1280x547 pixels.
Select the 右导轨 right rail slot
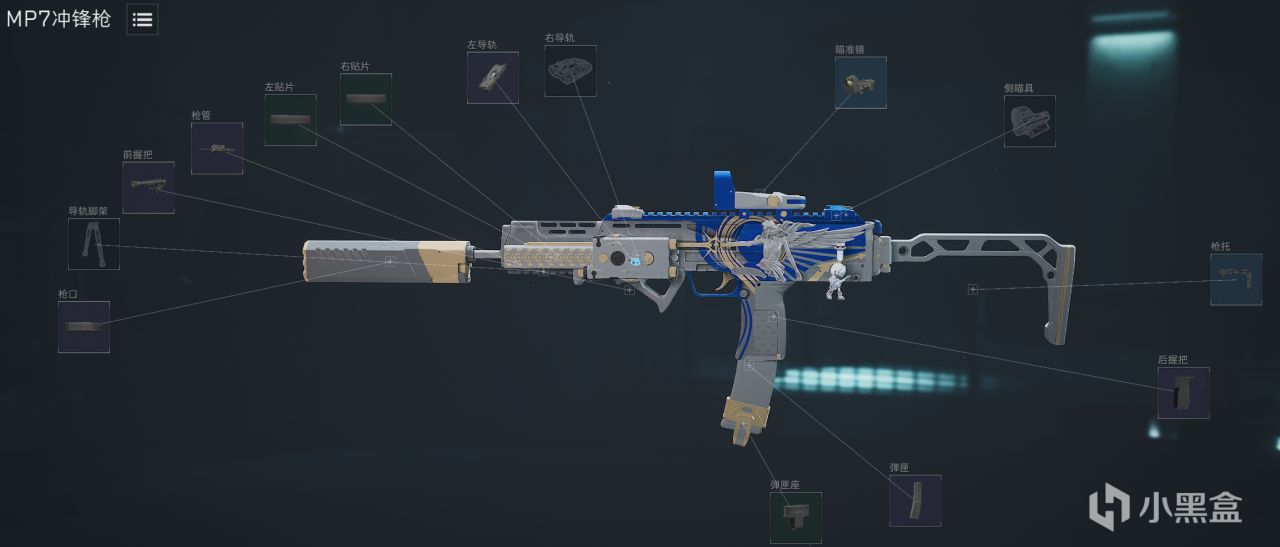click(570, 71)
